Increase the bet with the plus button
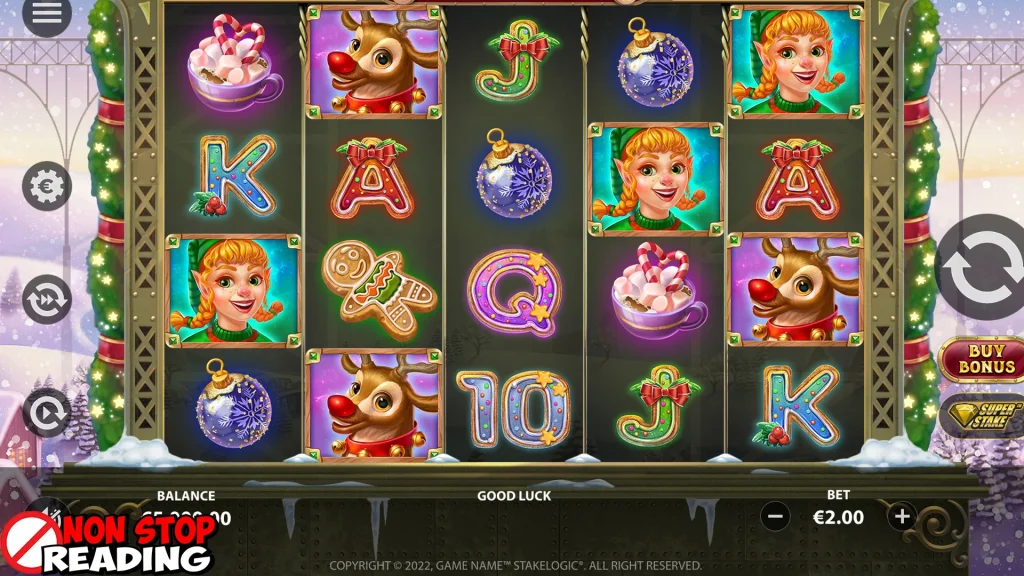 pyautogui.click(x=902, y=517)
